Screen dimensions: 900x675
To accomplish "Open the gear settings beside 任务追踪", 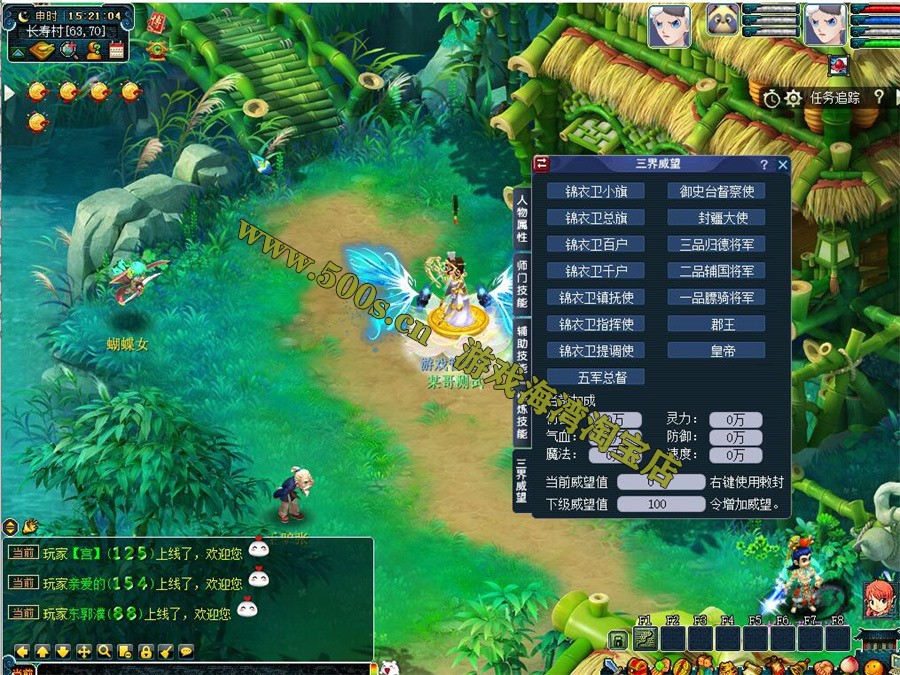I will [x=793, y=98].
